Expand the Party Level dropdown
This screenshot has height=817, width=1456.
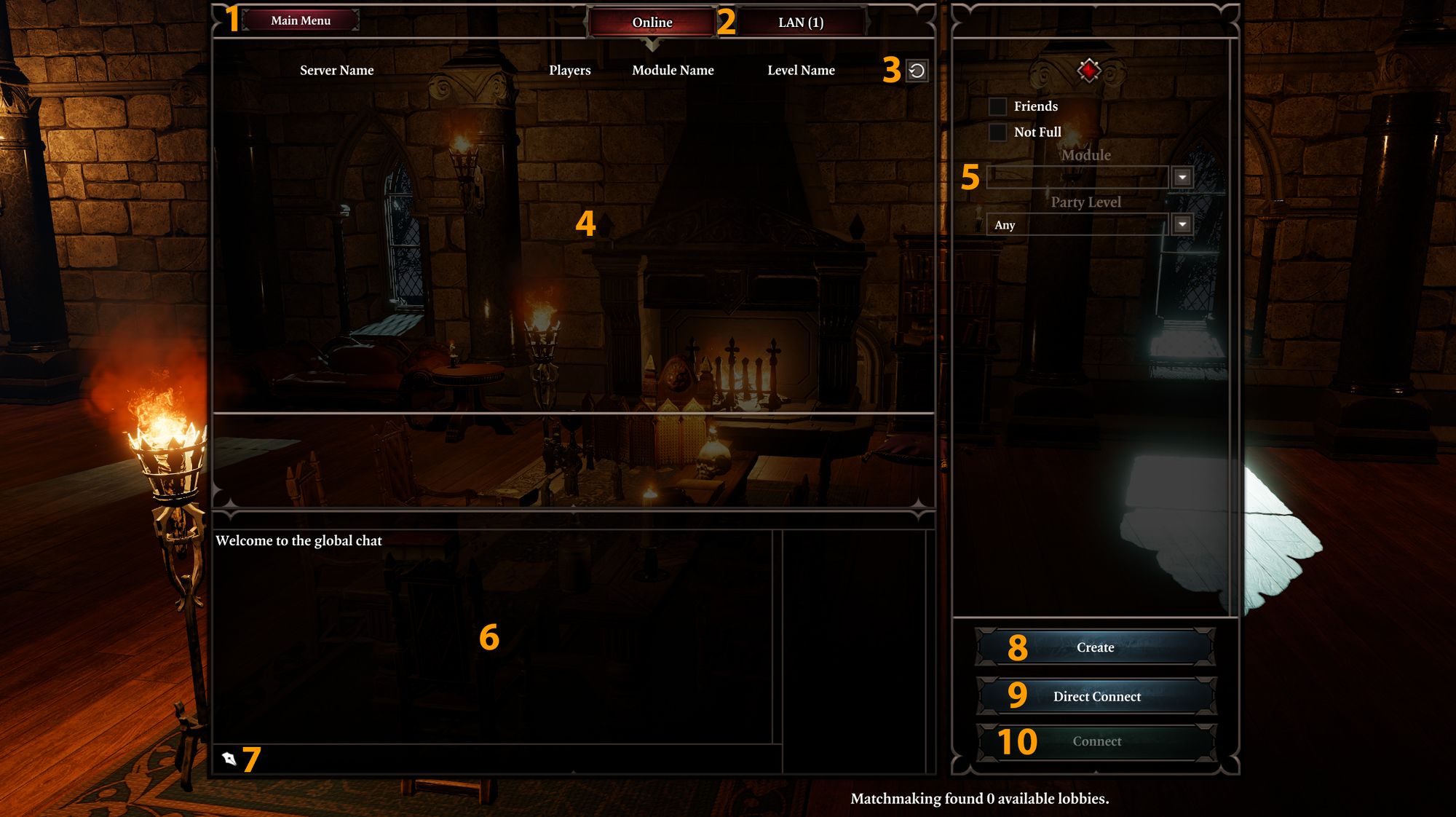pyautogui.click(x=1182, y=224)
